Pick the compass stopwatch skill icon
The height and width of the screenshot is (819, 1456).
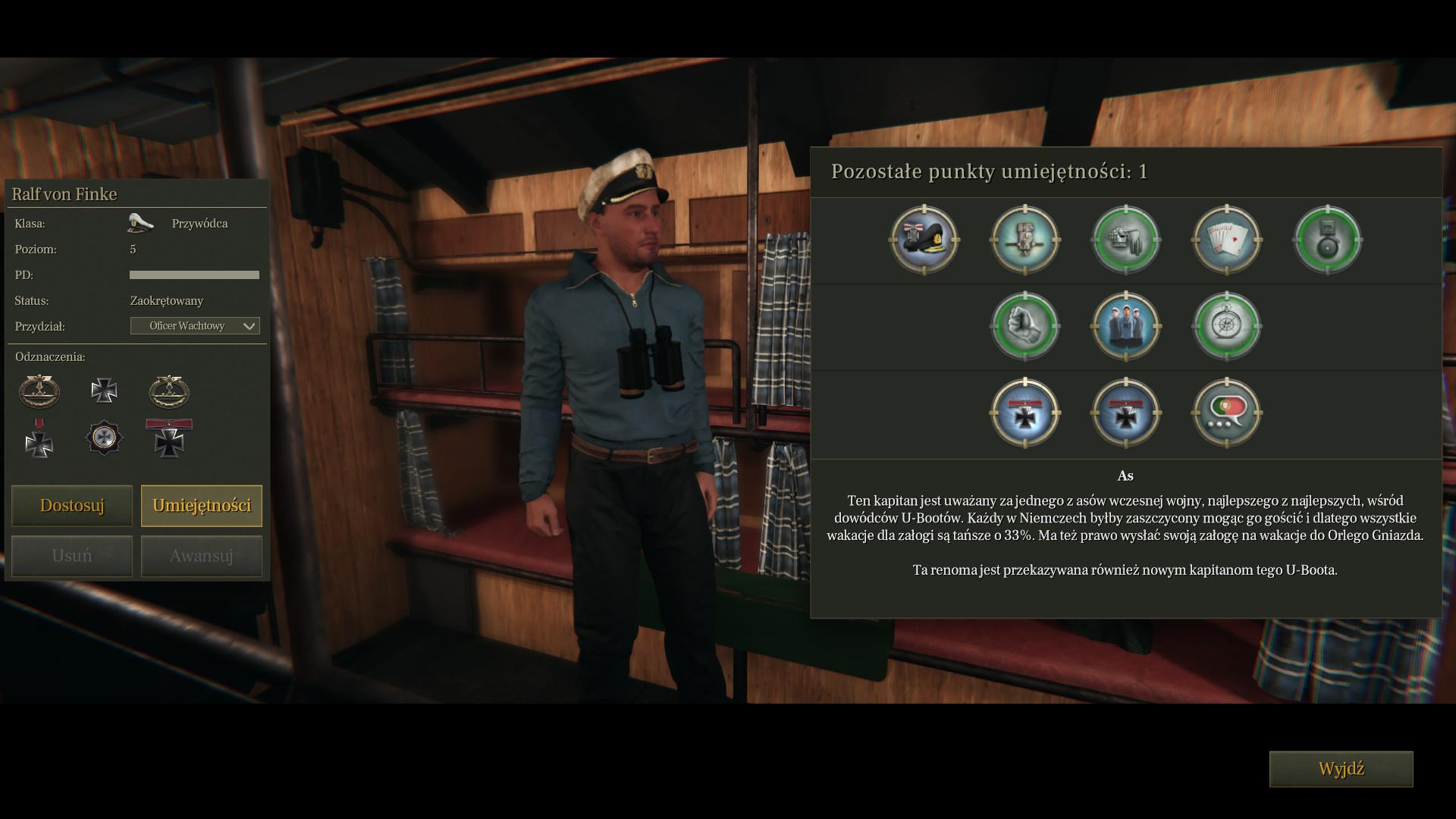pyautogui.click(x=1227, y=326)
